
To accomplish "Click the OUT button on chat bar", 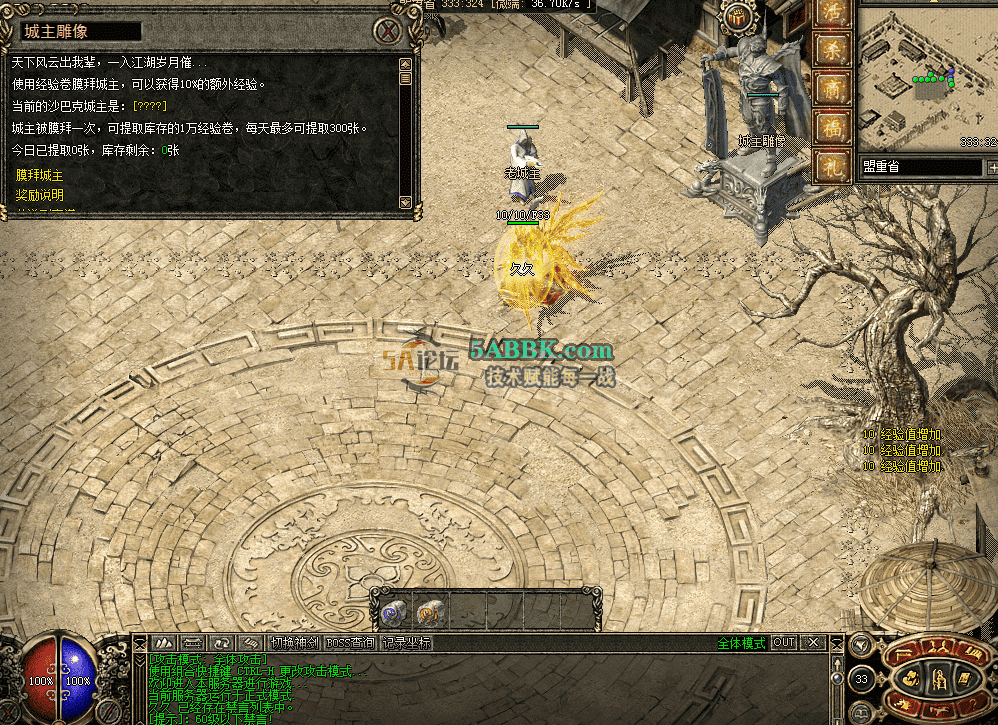I will (784, 643).
